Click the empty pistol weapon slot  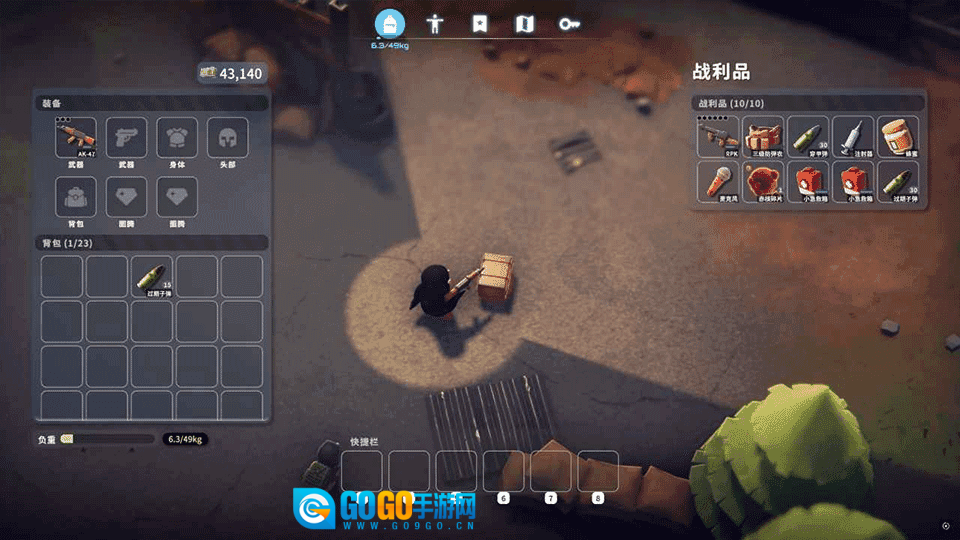pos(126,138)
